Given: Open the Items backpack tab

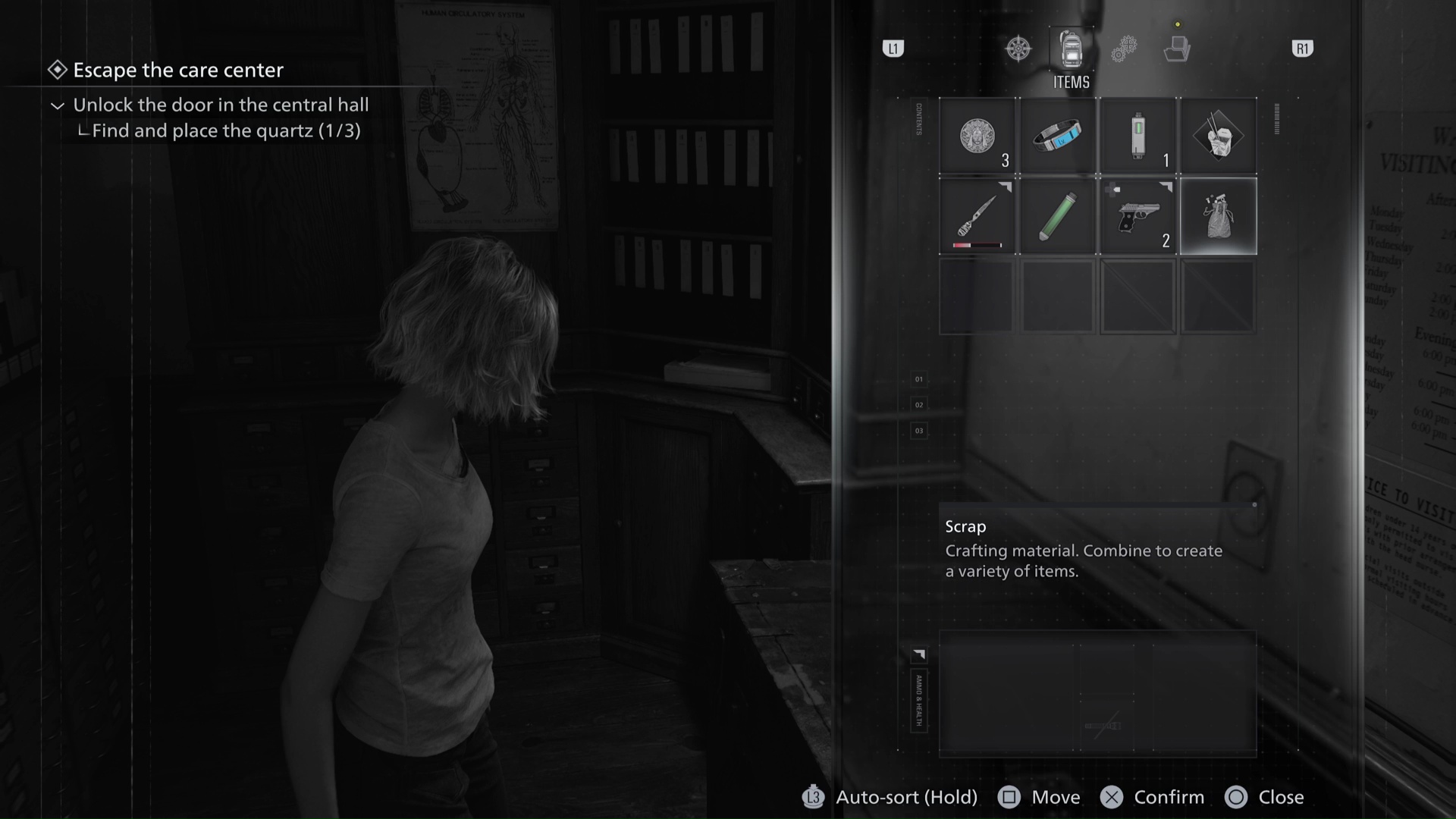Looking at the screenshot, I should [x=1071, y=49].
